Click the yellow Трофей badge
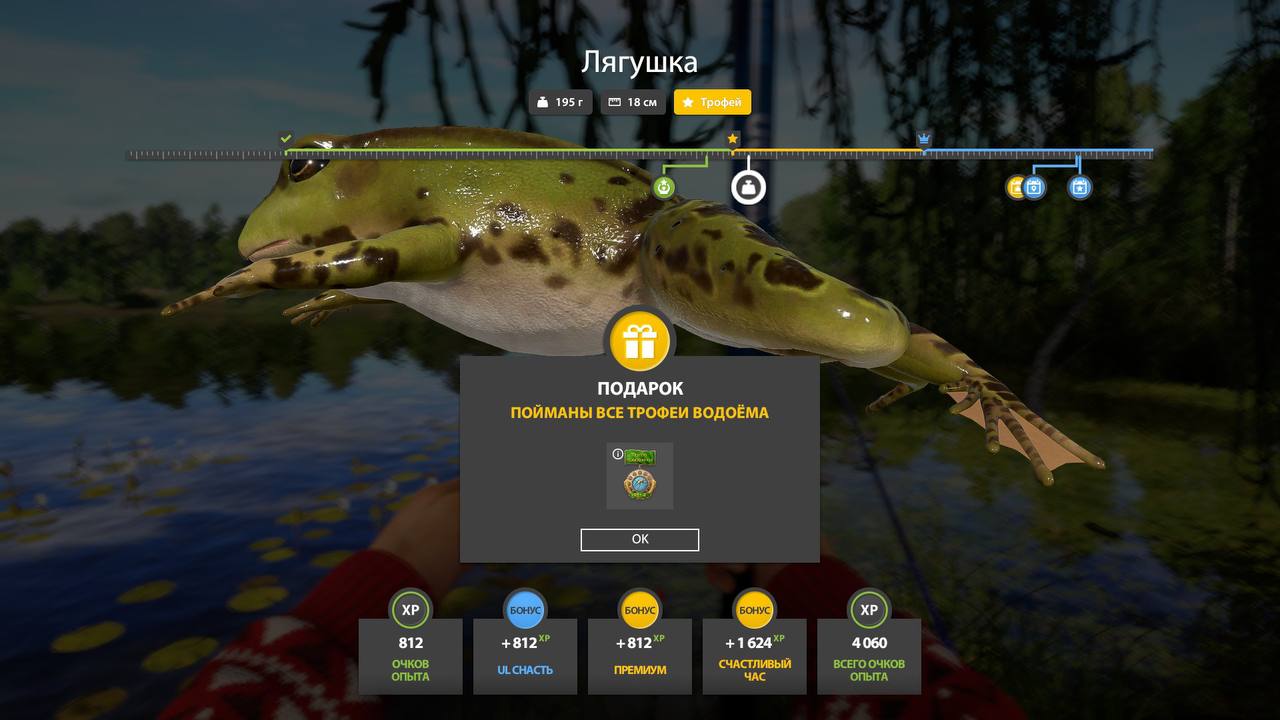Viewport: 1280px width, 720px height. point(712,102)
